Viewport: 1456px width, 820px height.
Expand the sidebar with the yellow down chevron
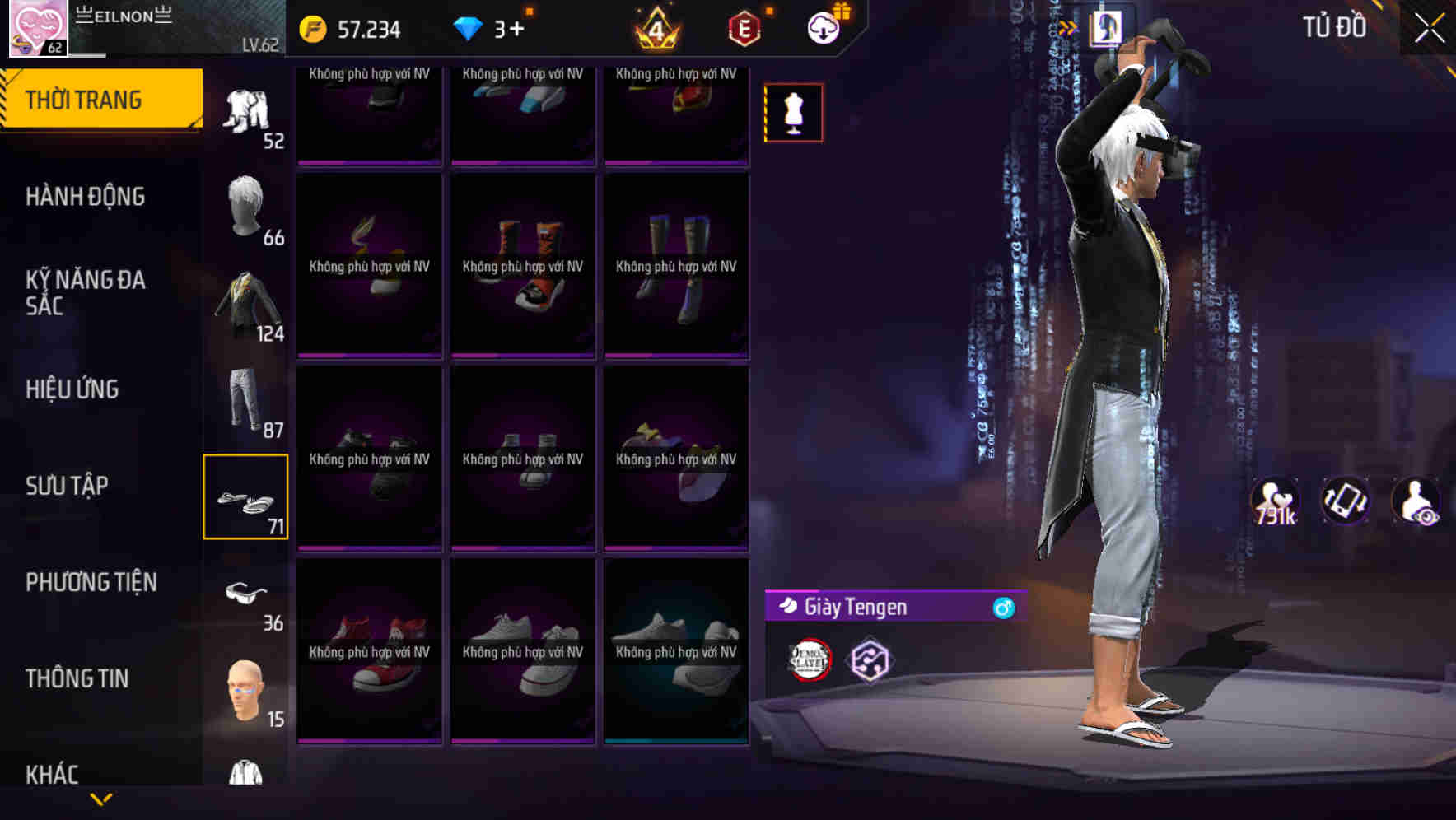click(x=100, y=799)
